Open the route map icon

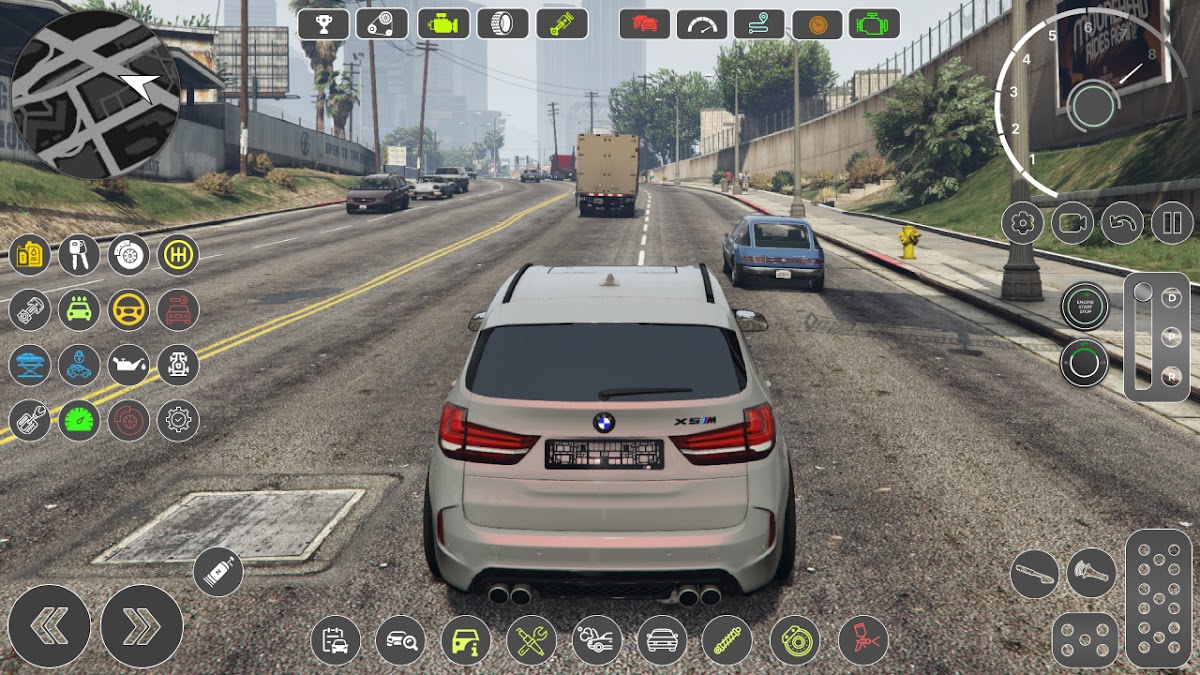tap(759, 23)
